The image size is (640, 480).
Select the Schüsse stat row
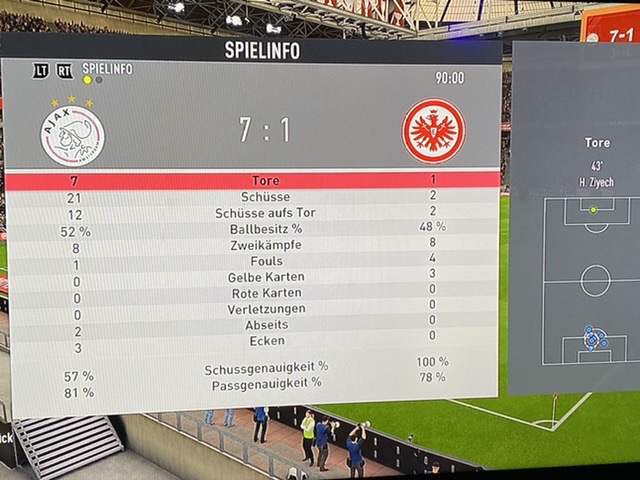click(252, 197)
